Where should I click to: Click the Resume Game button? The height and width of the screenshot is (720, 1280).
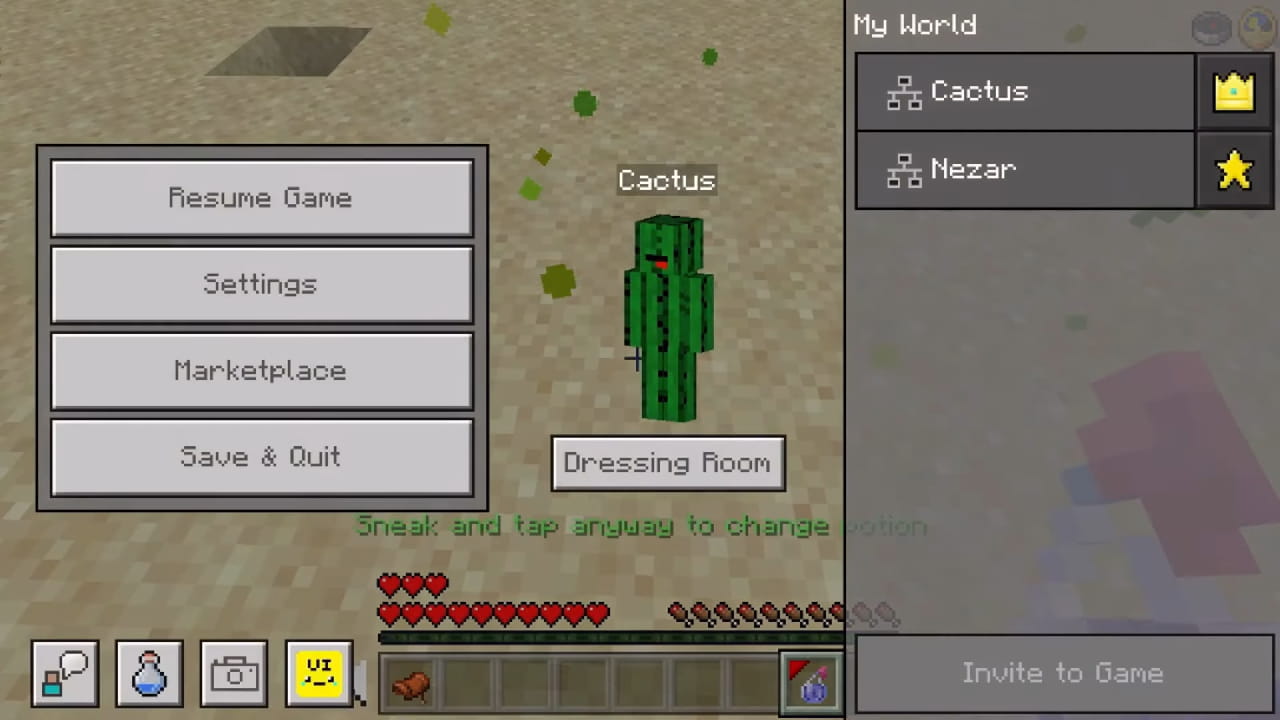(261, 198)
